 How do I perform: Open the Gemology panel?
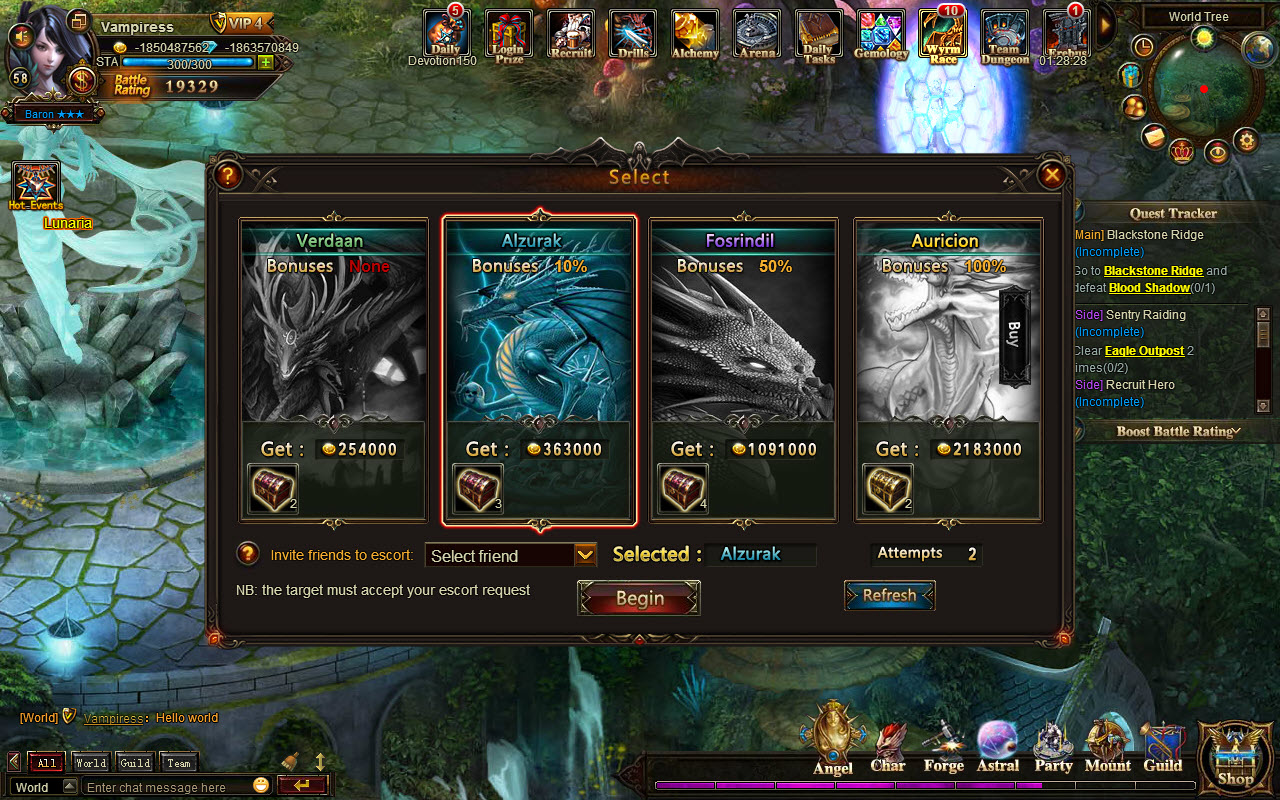(x=880, y=35)
